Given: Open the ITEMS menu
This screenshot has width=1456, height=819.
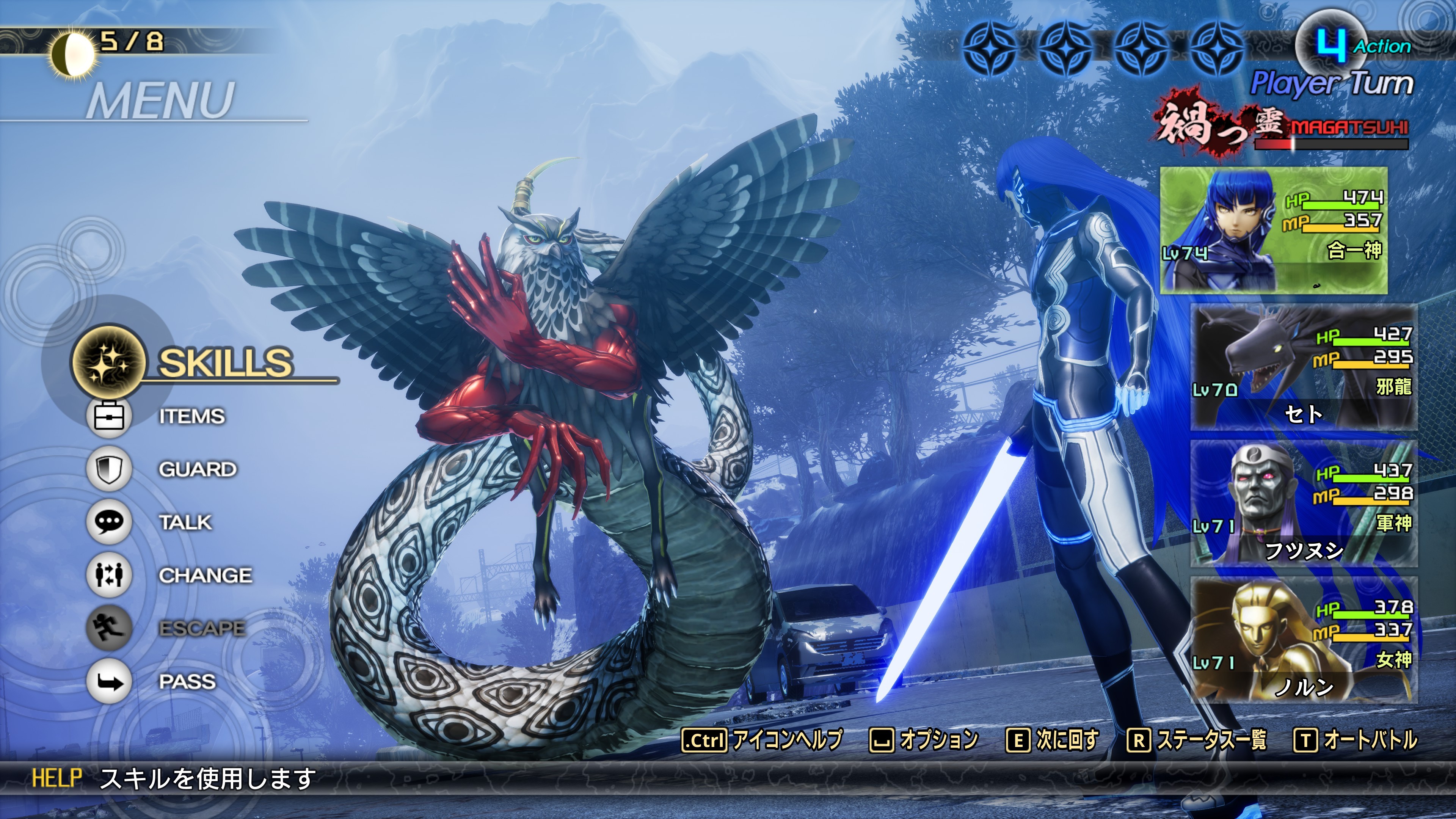Looking at the screenshot, I should pos(191,416).
